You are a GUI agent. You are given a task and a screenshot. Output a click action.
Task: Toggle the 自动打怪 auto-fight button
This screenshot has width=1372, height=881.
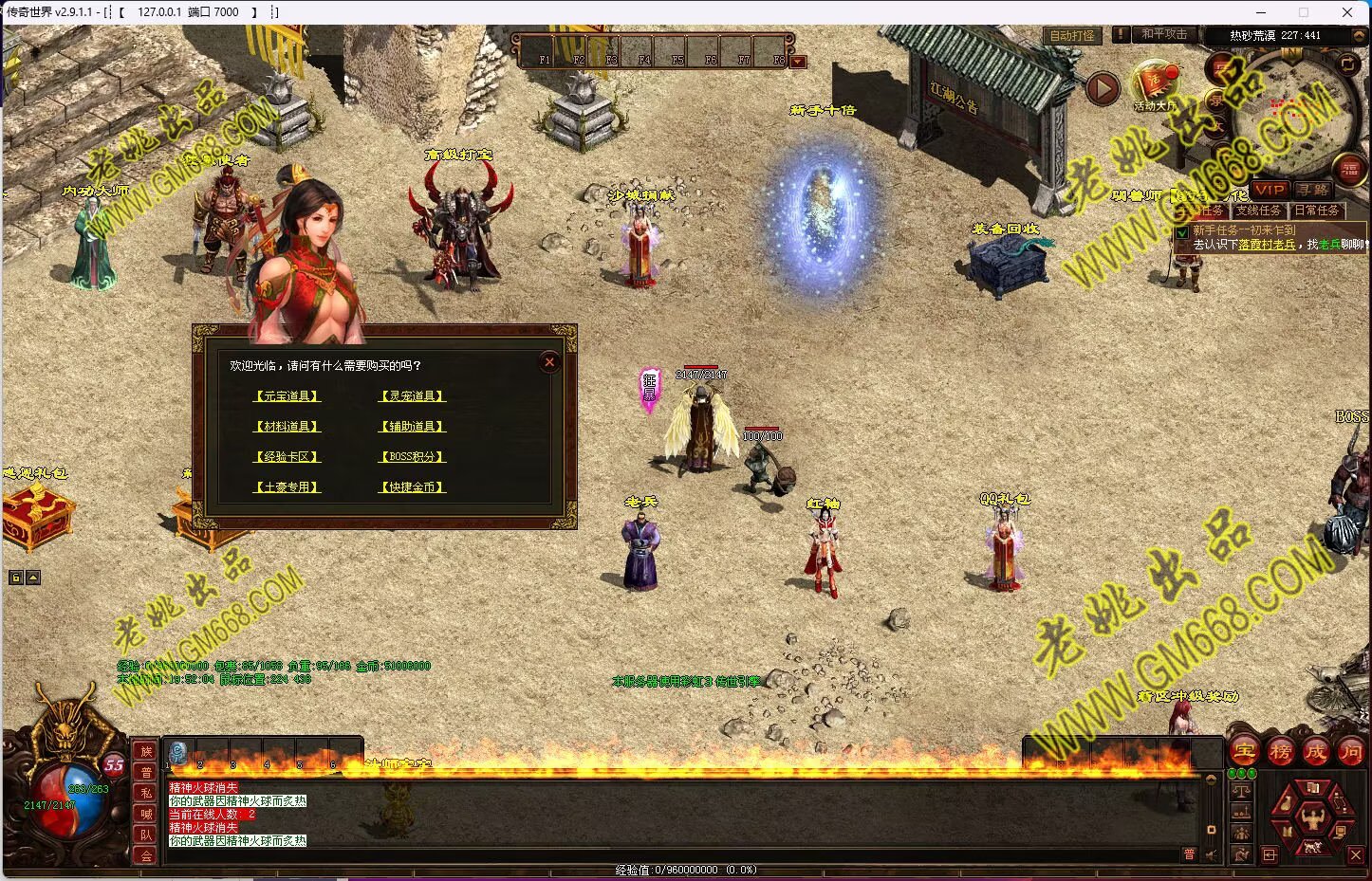[1072, 35]
